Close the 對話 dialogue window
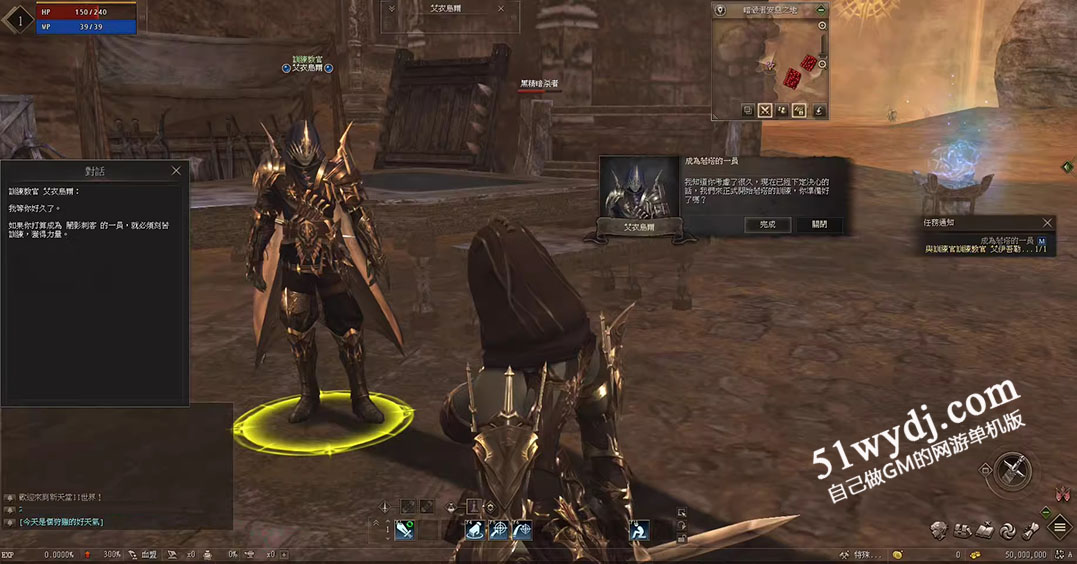The height and width of the screenshot is (564, 1077). tap(176, 171)
